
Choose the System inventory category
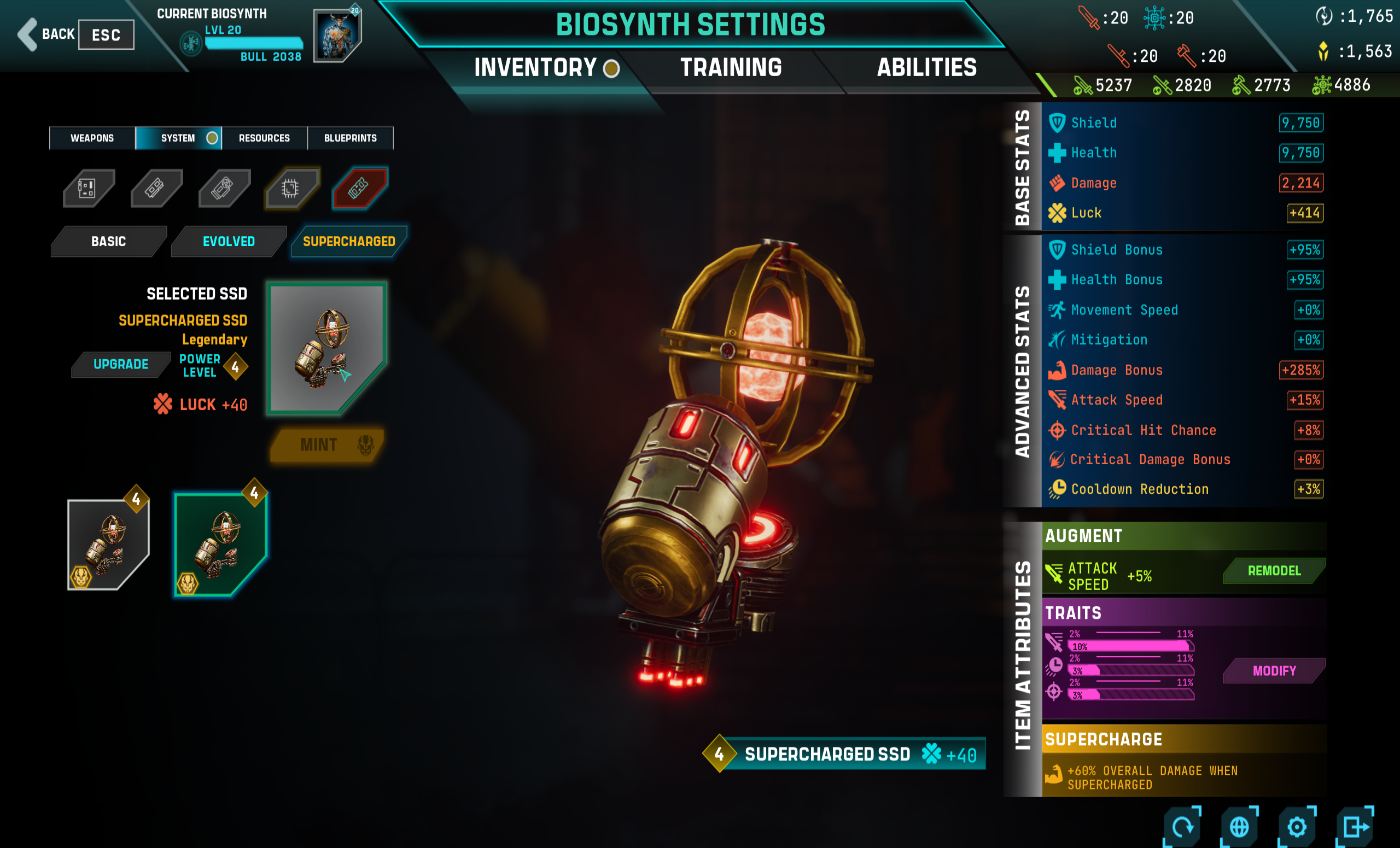(x=178, y=138)
